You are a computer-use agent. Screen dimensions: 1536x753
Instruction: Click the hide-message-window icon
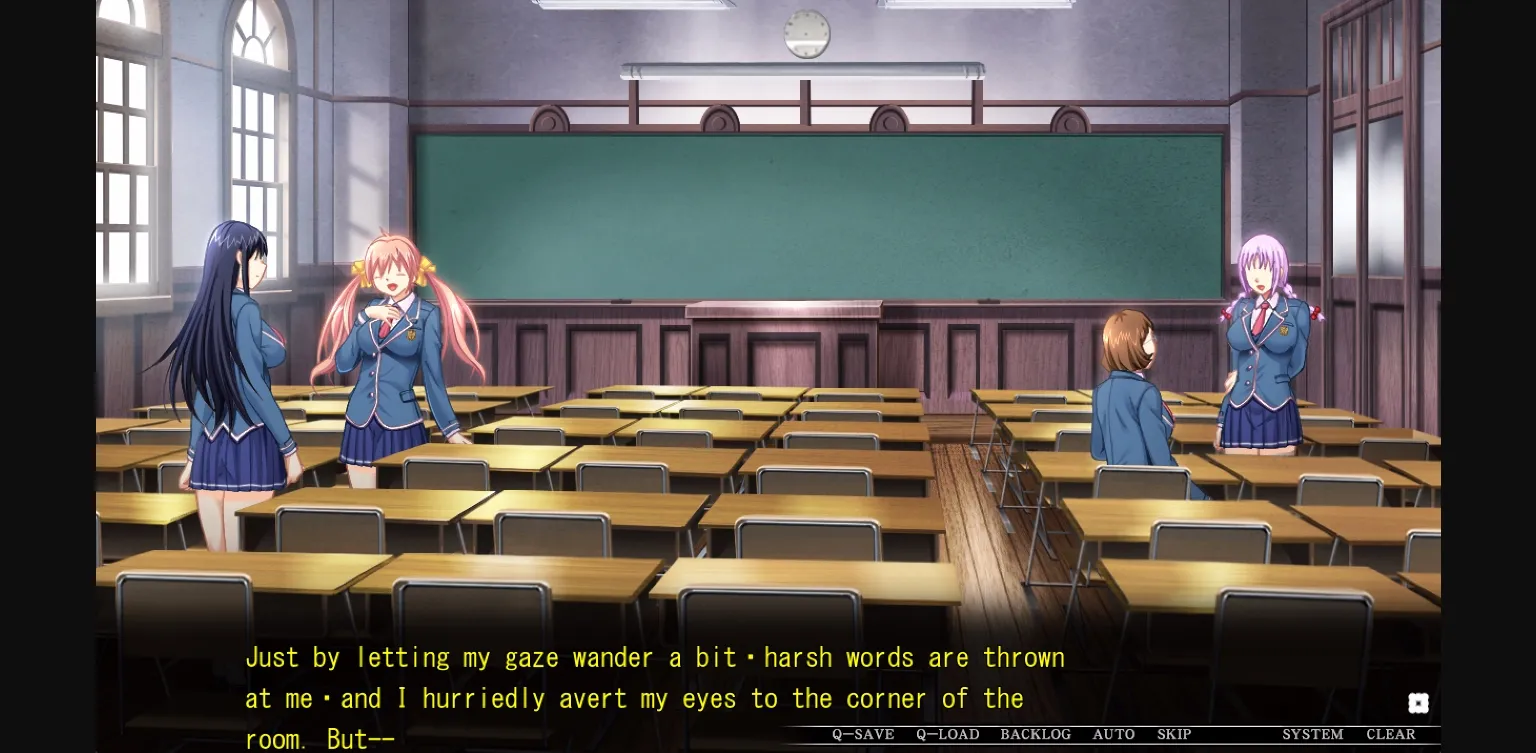pos(1418,702)
